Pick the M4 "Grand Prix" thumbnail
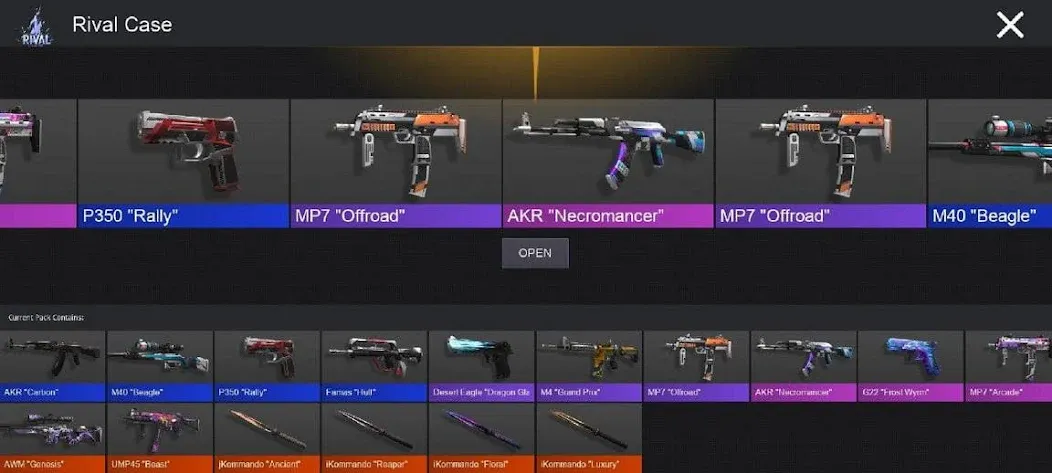Screen dimensions: 1052x473 click(x=588, y=364)
